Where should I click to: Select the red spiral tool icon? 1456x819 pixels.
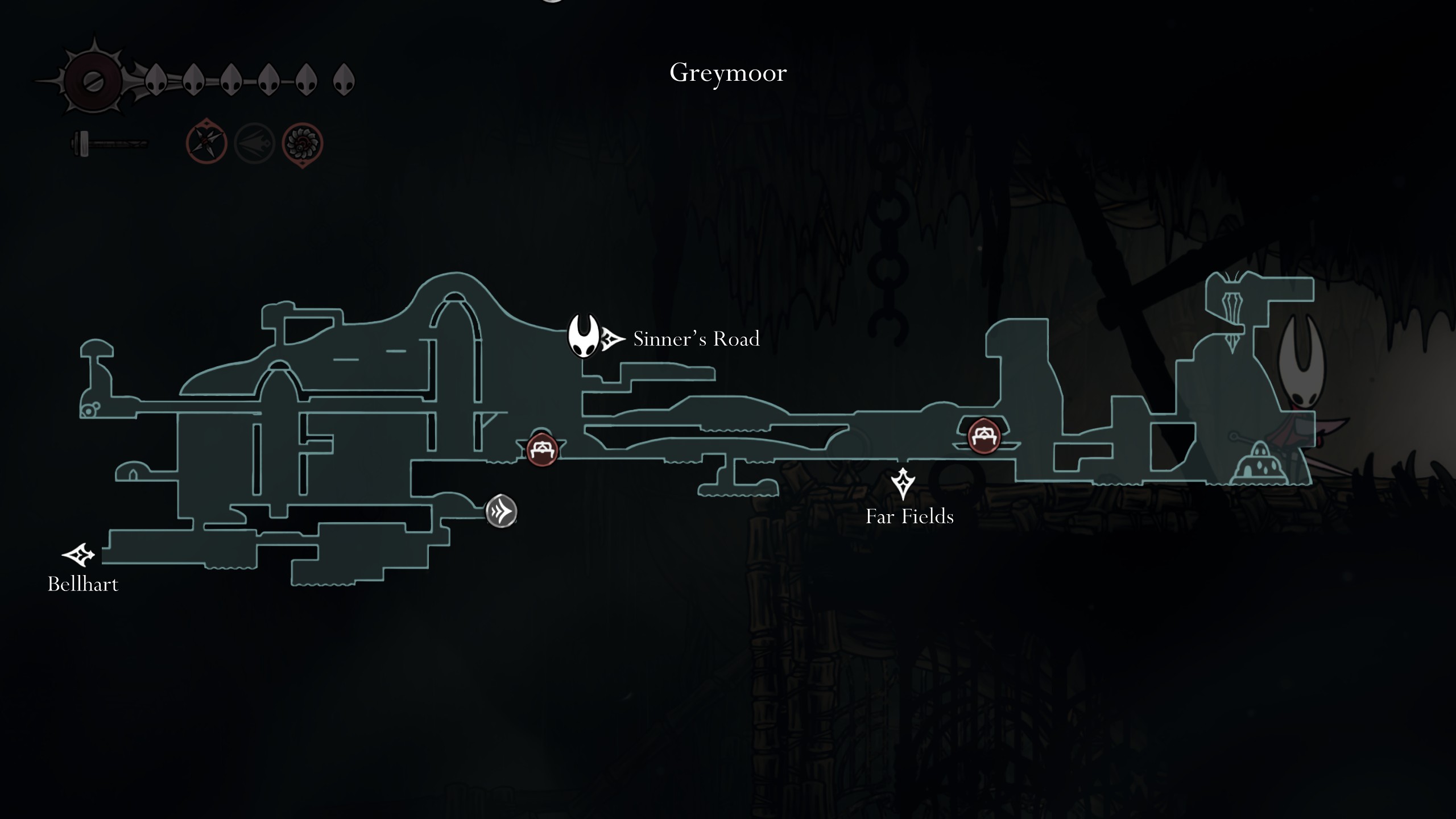(x=303, y=144)
